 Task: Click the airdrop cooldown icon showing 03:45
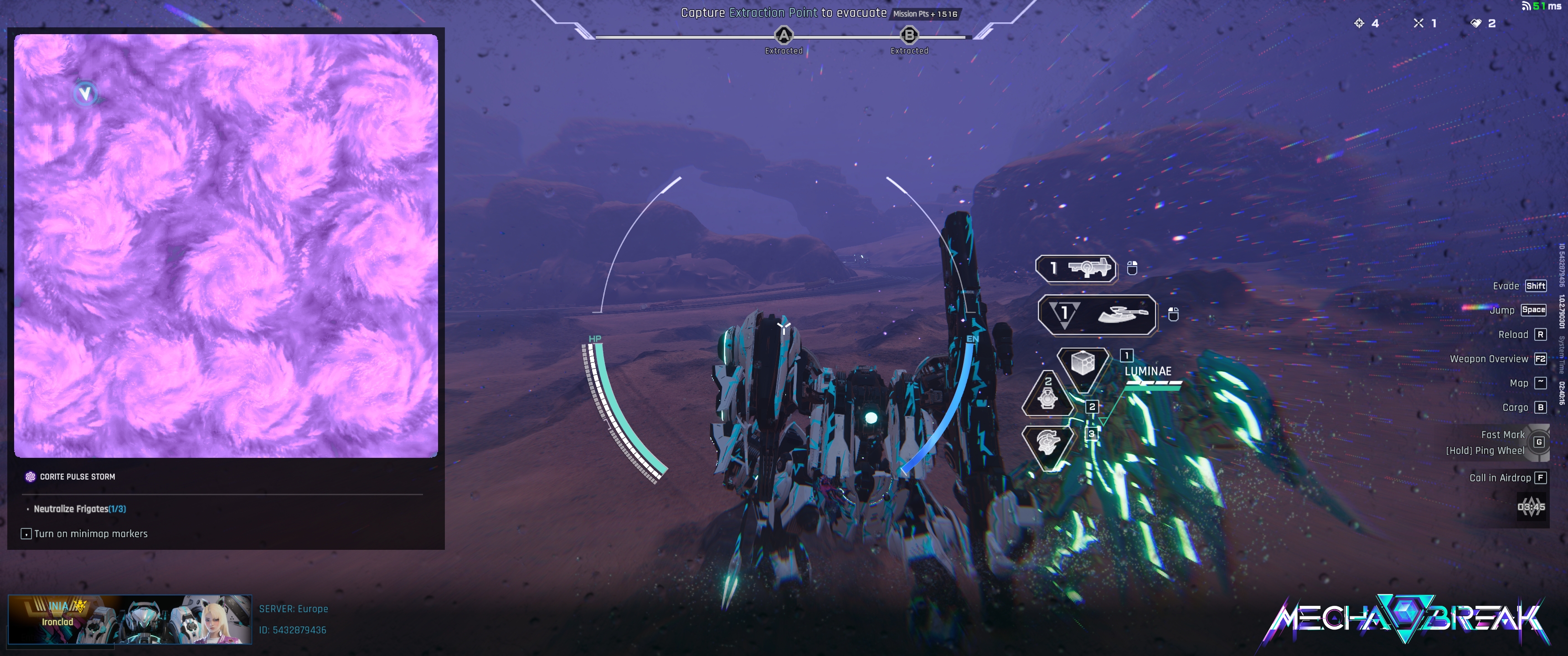(x=1531, y=507)
